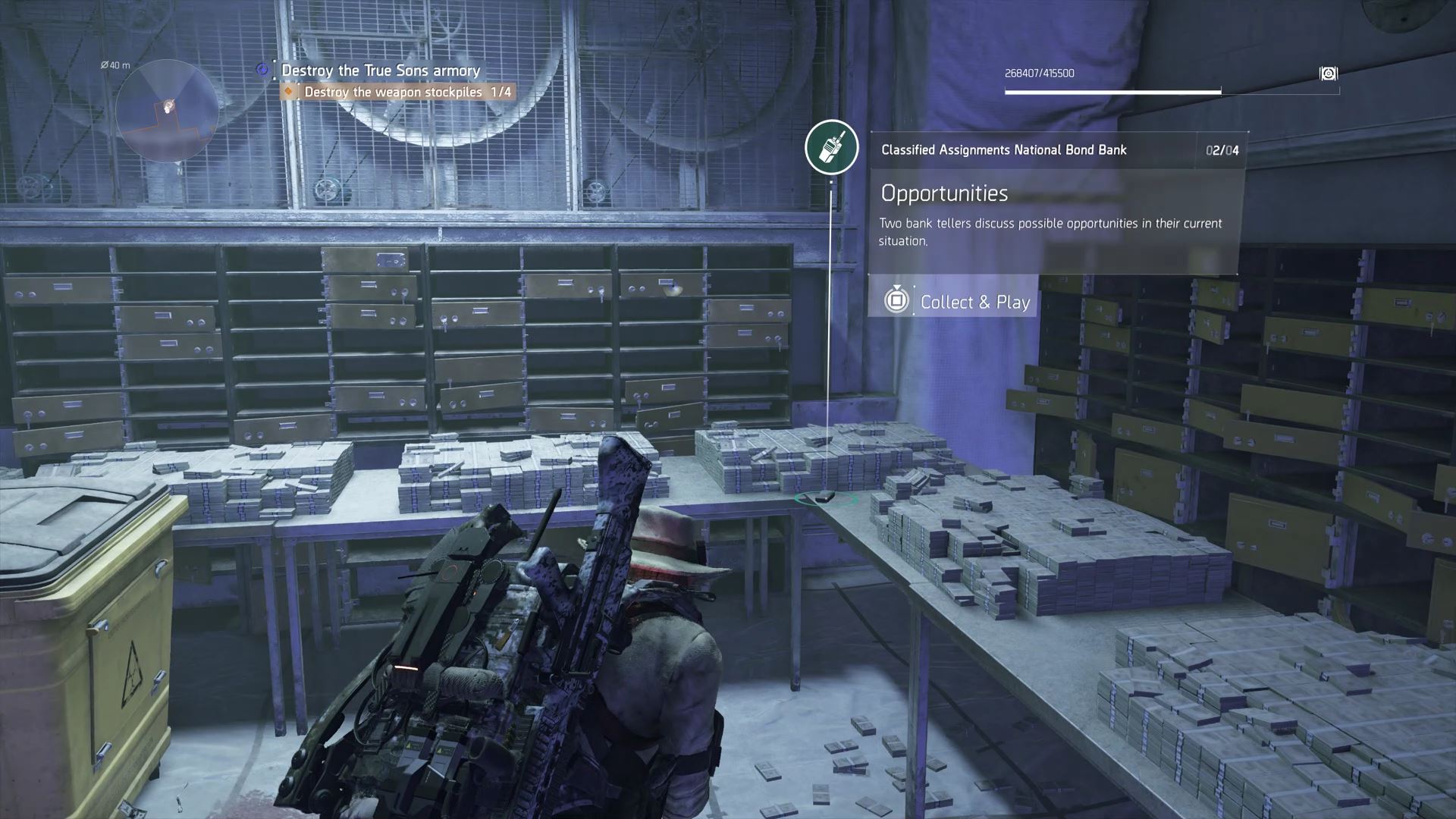The height and width of the screenshot is (819, 1456).
Task: Click the icon right of the XP bar
Action: pyautogui.click(x=1328, y=74)
